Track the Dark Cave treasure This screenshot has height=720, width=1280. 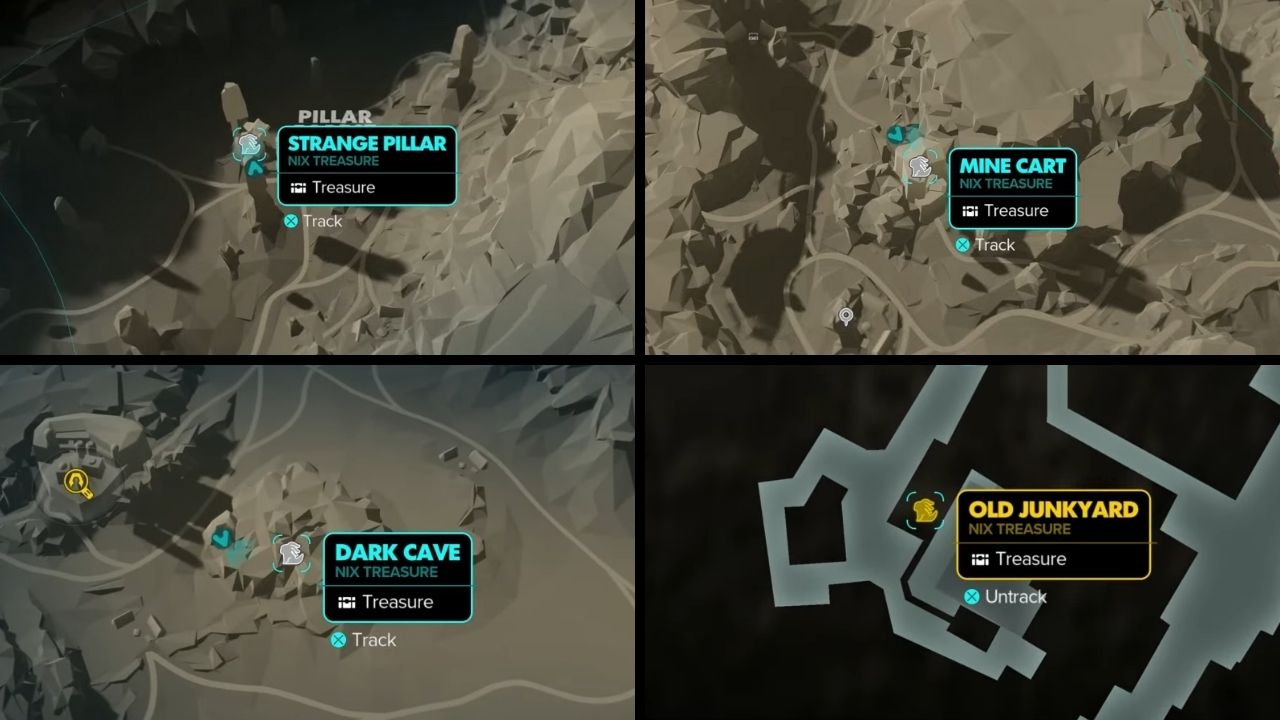point(363,640)
